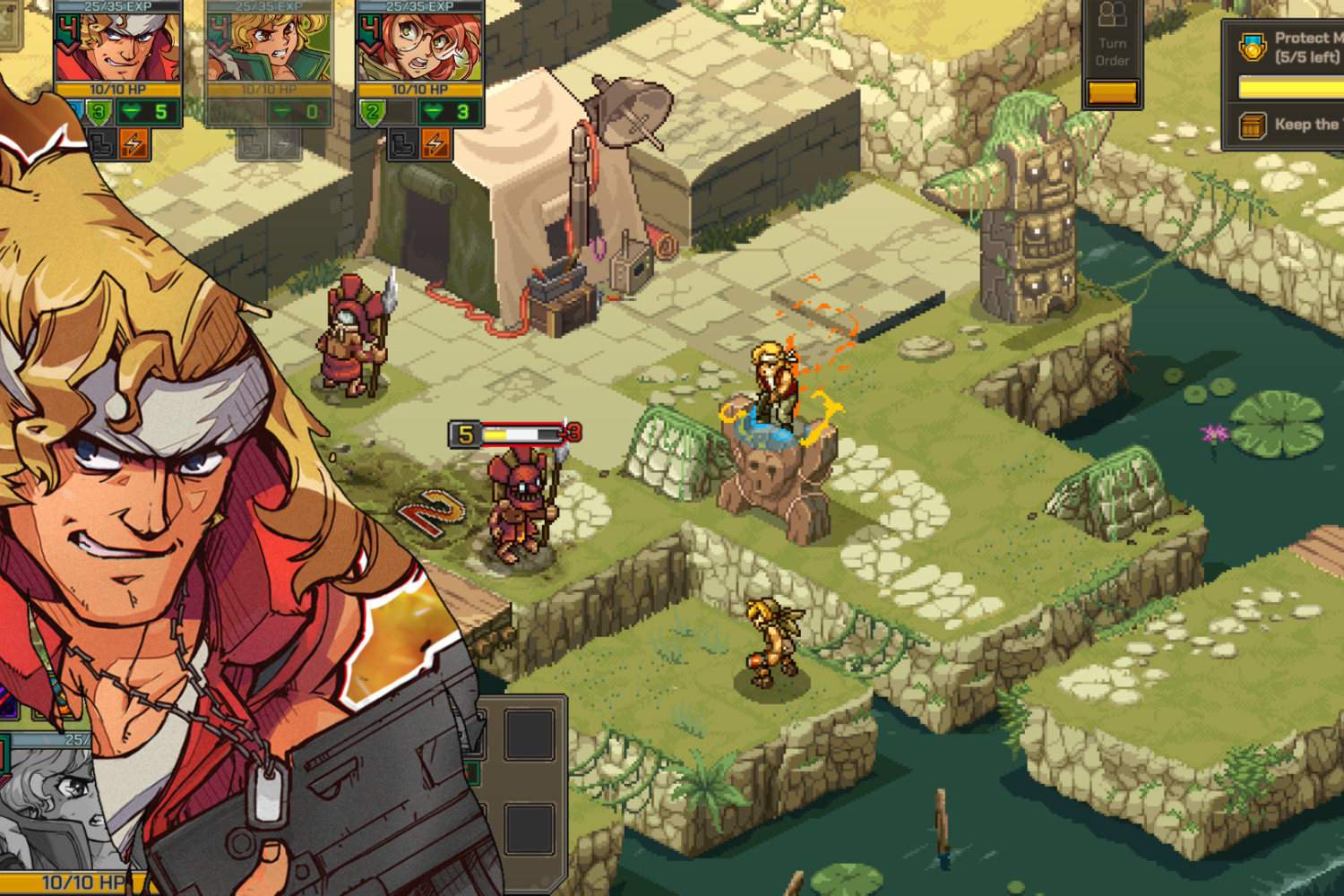Click the crate icon next to Keep objective
The image size is (1344, 896).
(x=1252, y=125)
